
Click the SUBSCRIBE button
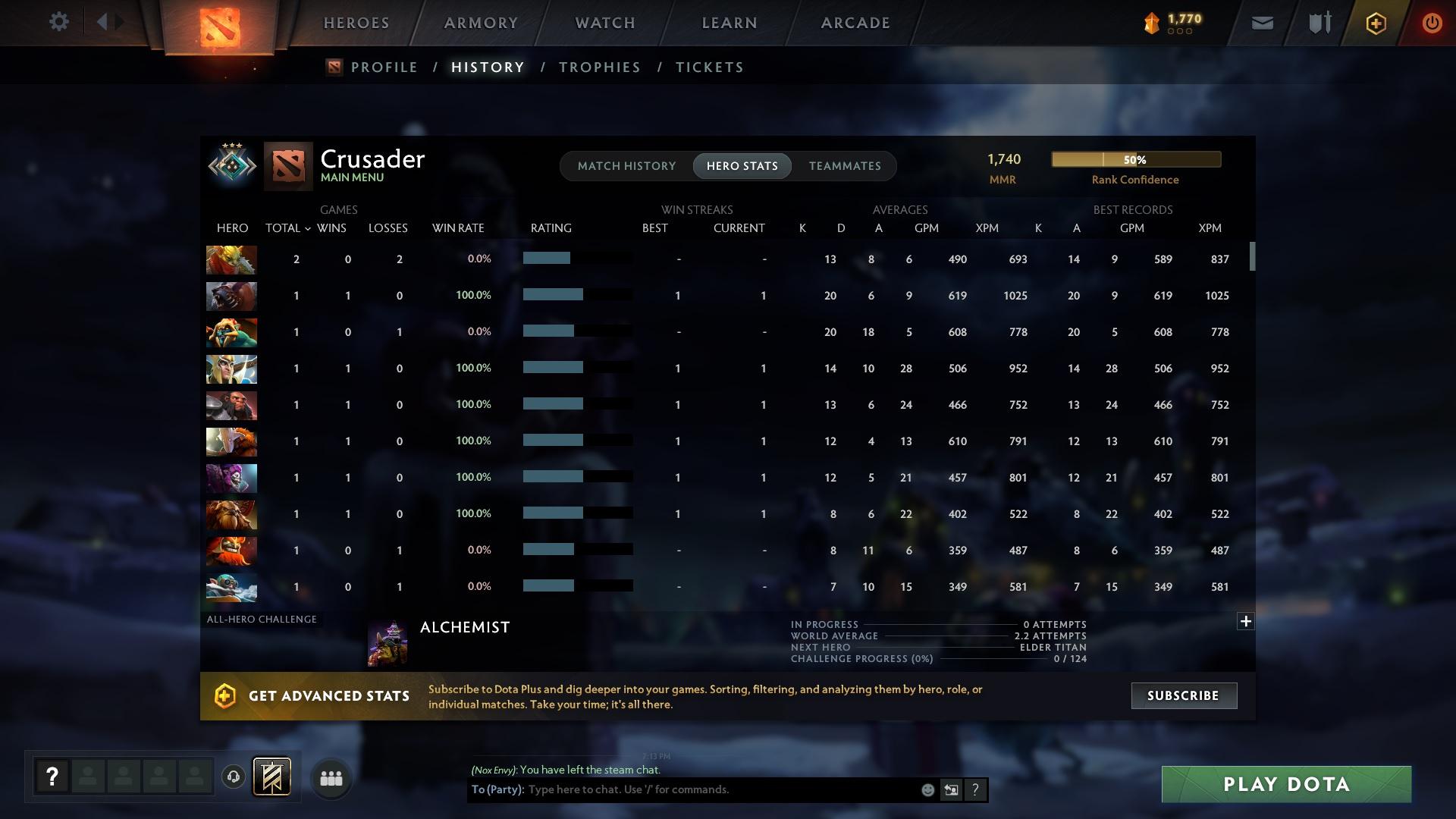[1183, 695]
